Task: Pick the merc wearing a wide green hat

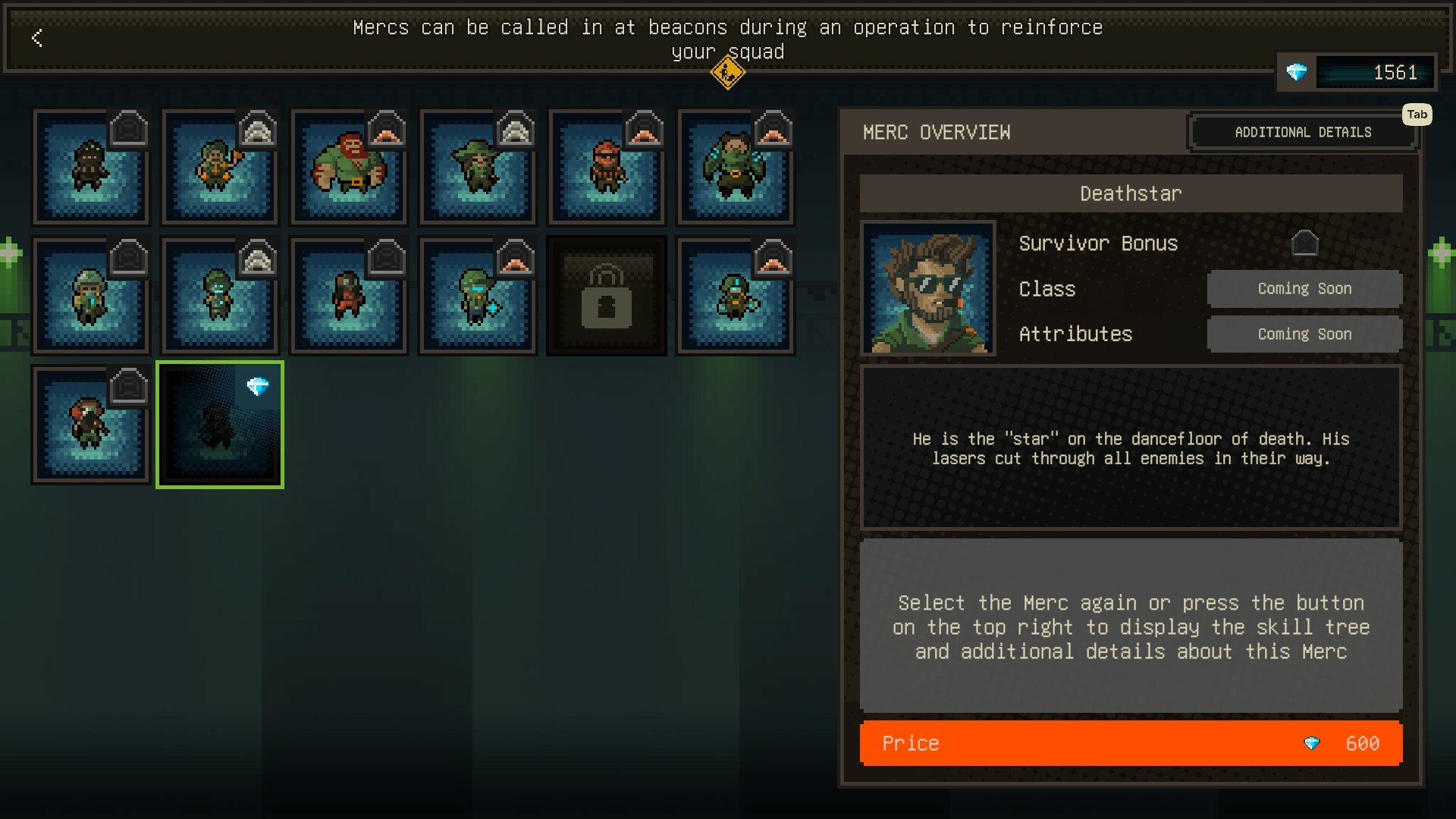Action: coord(478,168)
